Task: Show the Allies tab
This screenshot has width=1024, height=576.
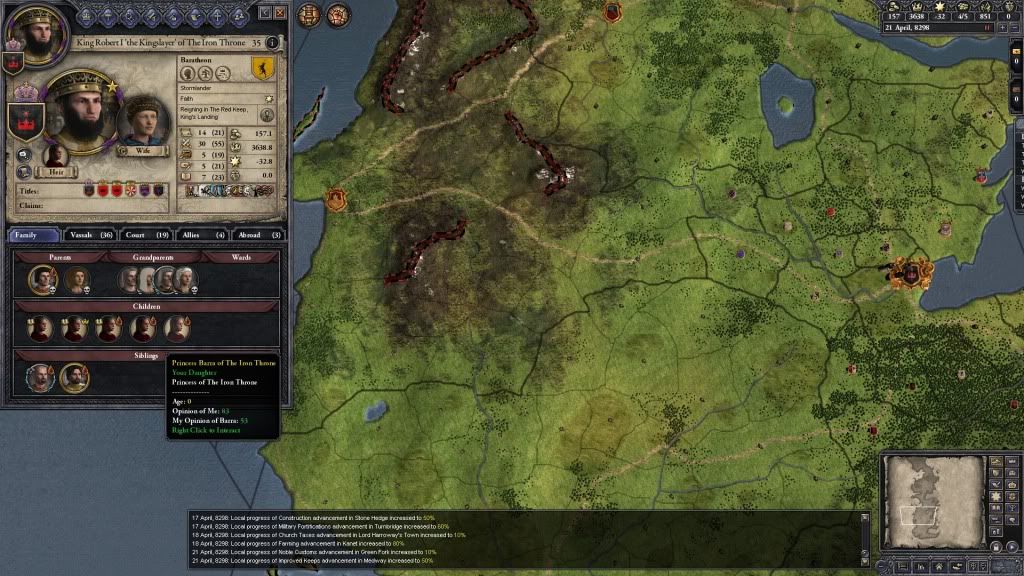Action: tap(198, 234)
